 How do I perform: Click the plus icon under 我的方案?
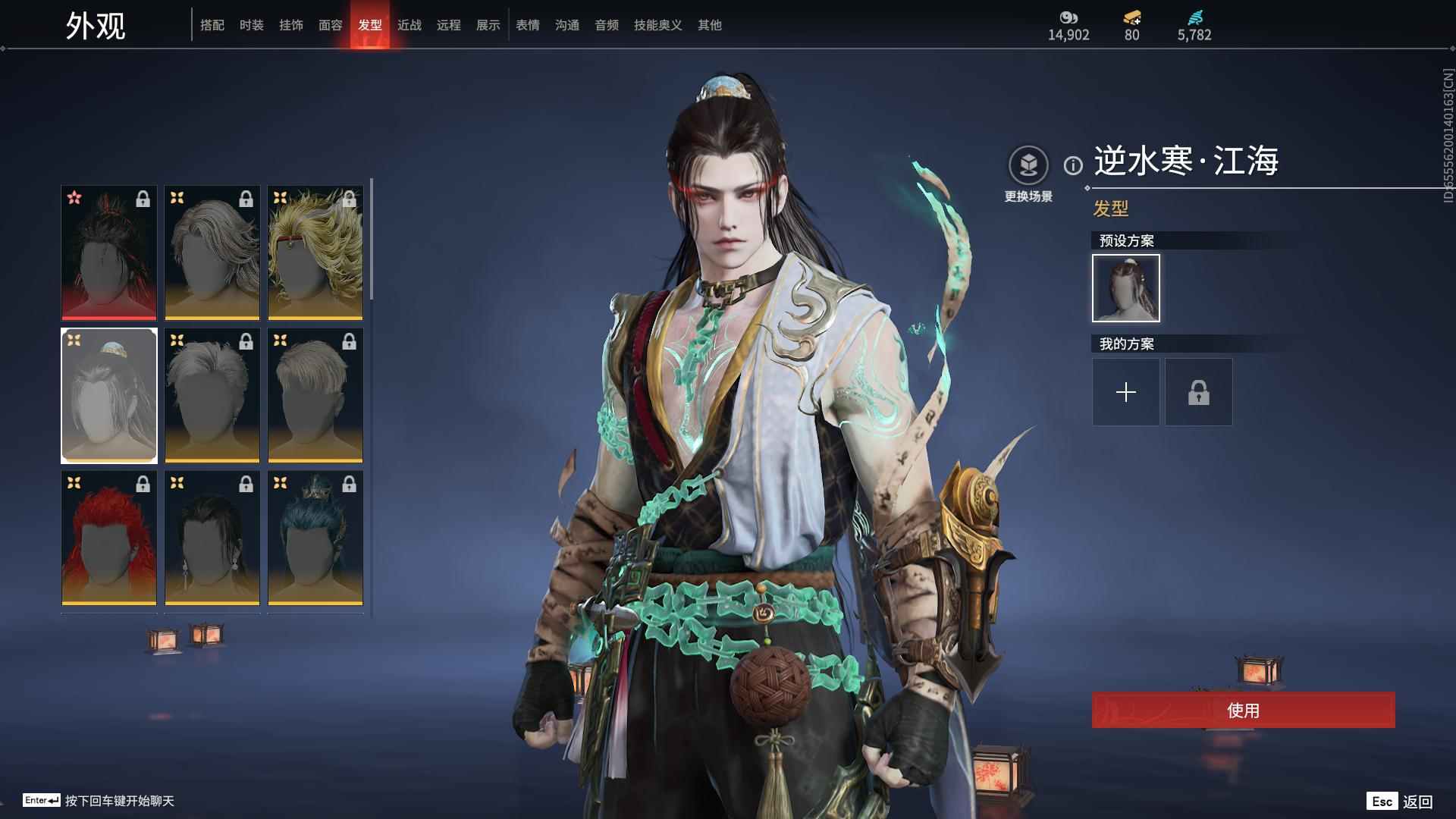[1125, 392]
